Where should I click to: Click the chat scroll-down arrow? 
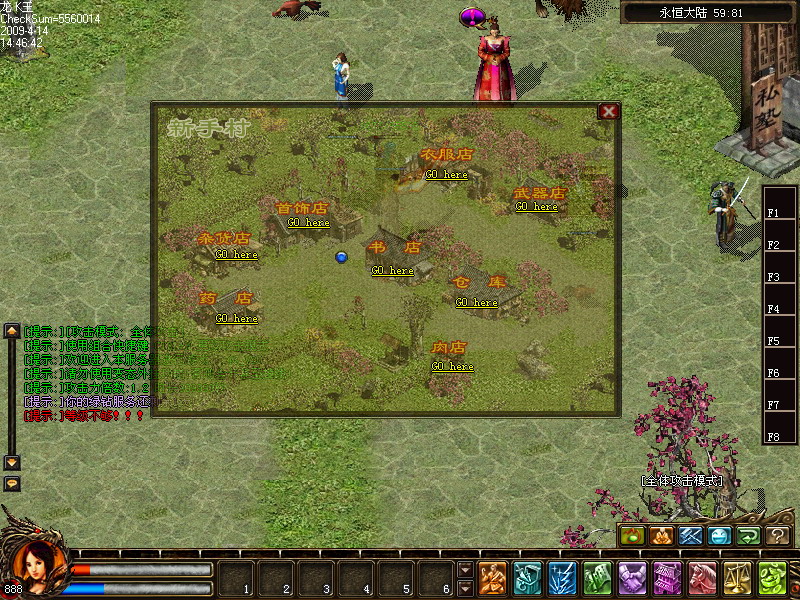coord(12,463)
